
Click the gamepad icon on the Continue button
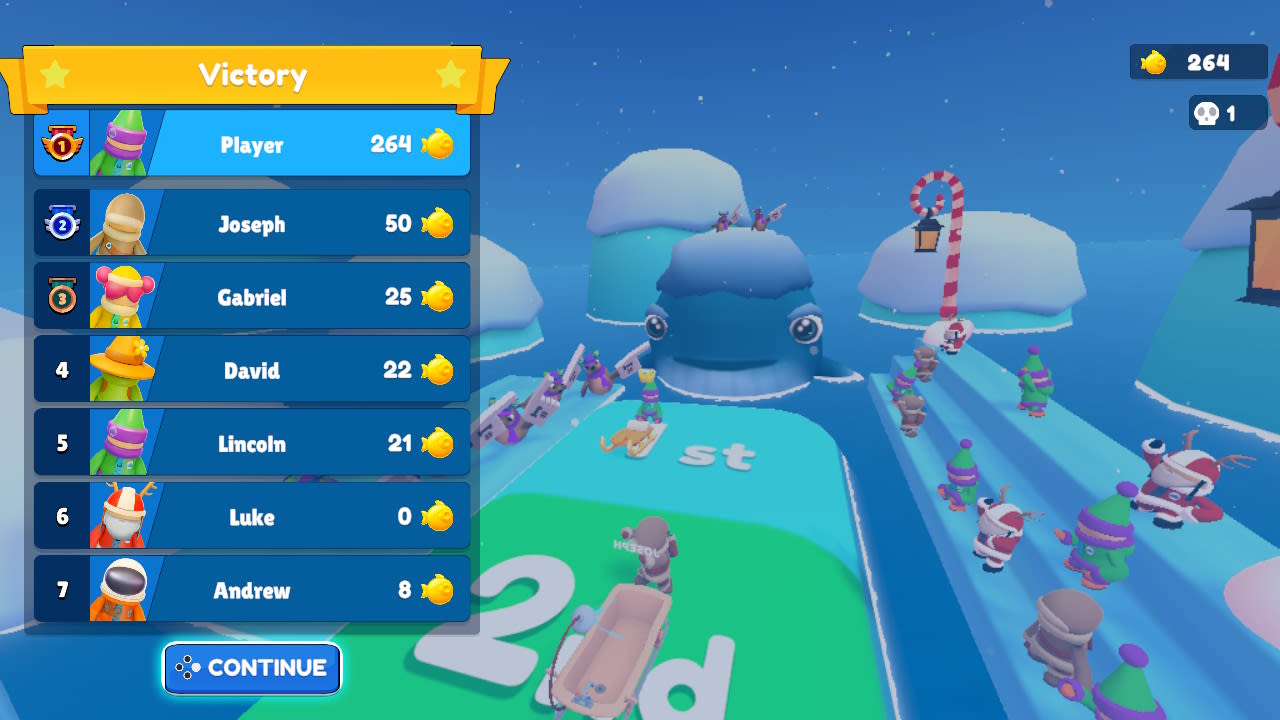coord(189,668)
